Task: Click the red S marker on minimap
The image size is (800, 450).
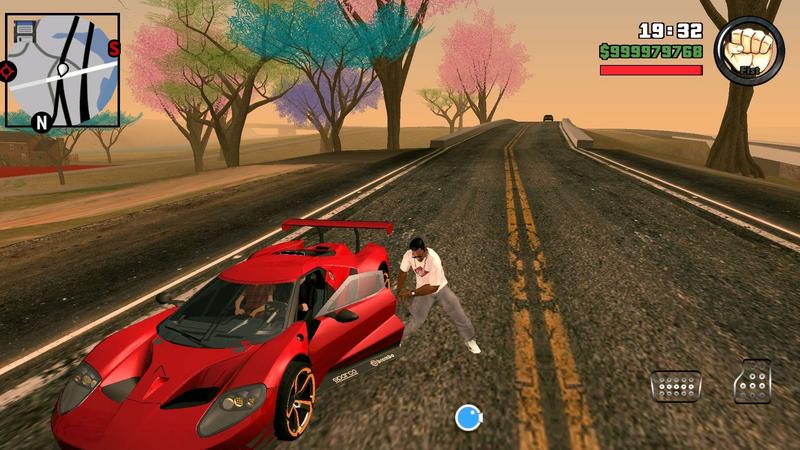Action: [x=113, y=48]
